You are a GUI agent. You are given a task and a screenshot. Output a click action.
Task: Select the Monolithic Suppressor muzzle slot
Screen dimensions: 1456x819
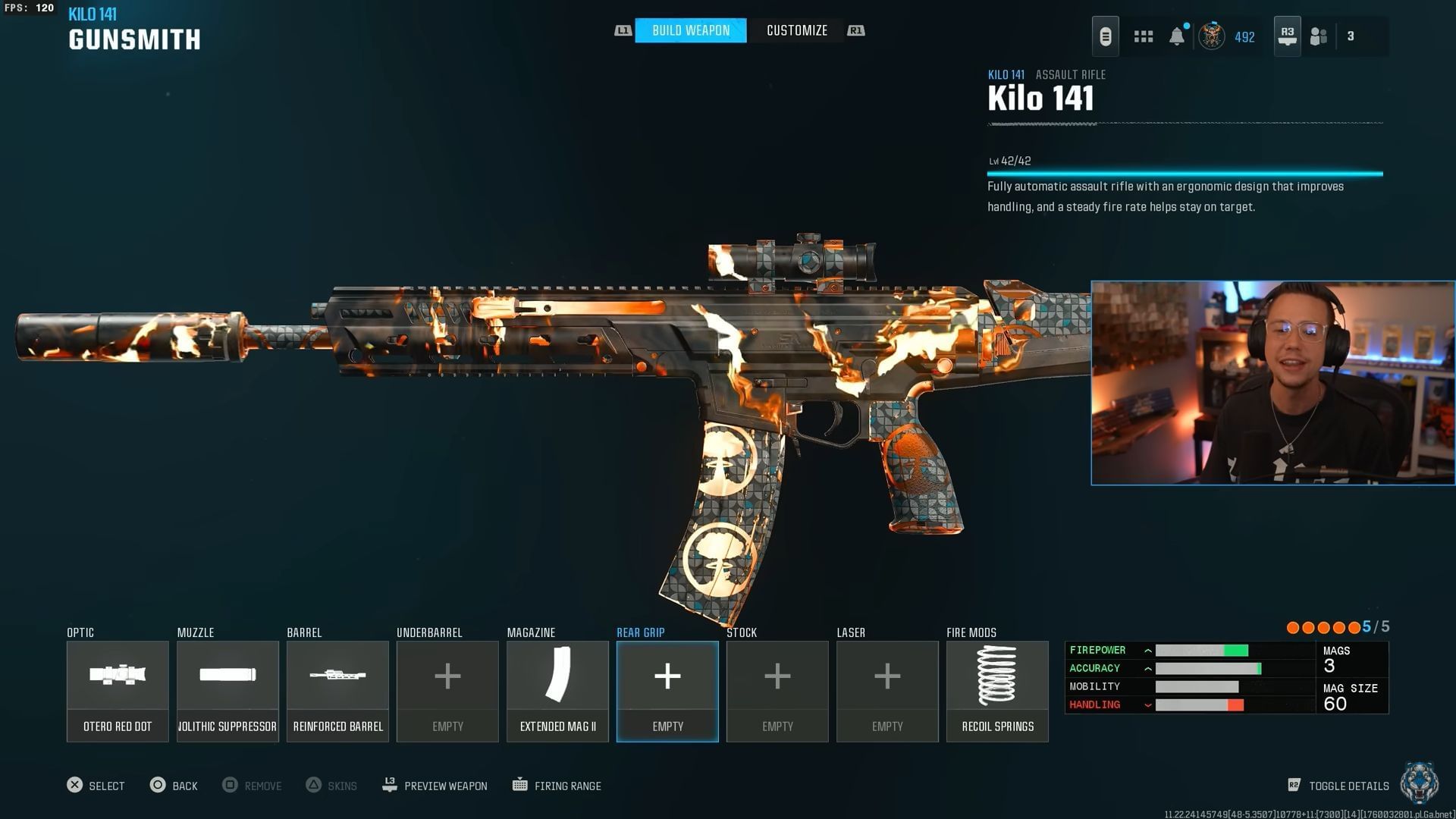click(x=227, y=690)
